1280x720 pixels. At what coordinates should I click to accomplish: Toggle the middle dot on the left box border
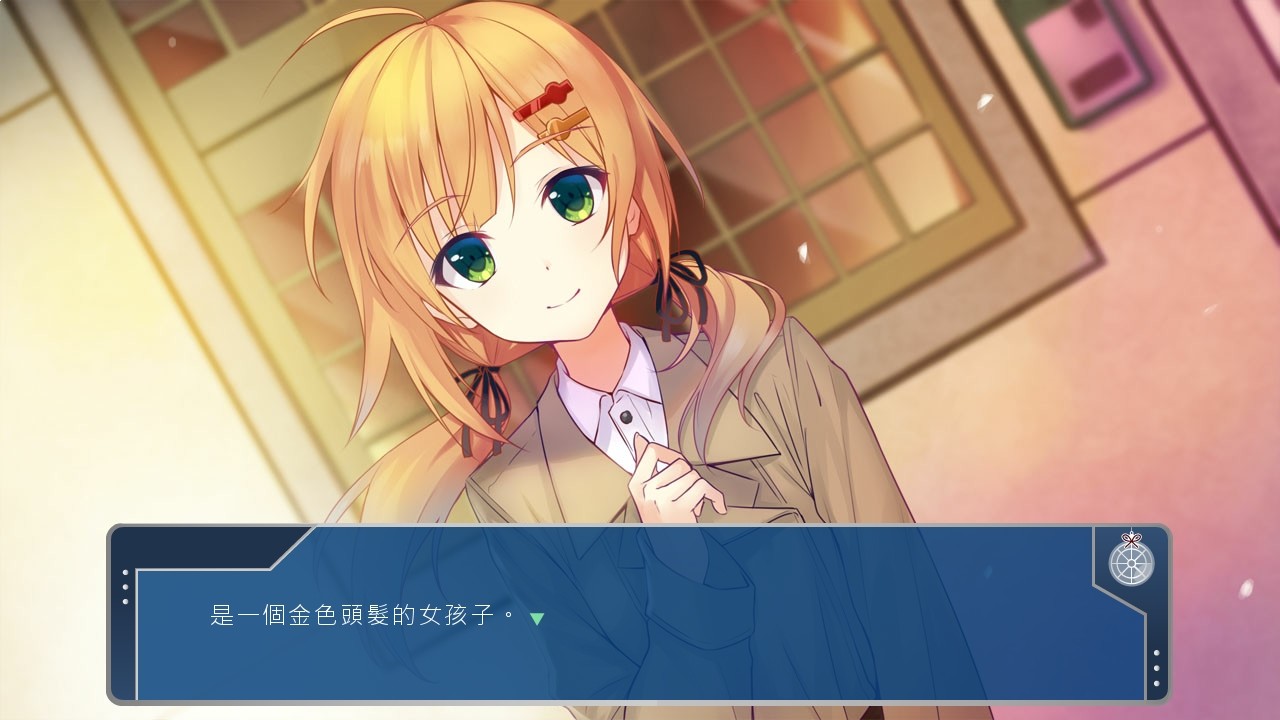pyautogui.click(x=125, y=587)
